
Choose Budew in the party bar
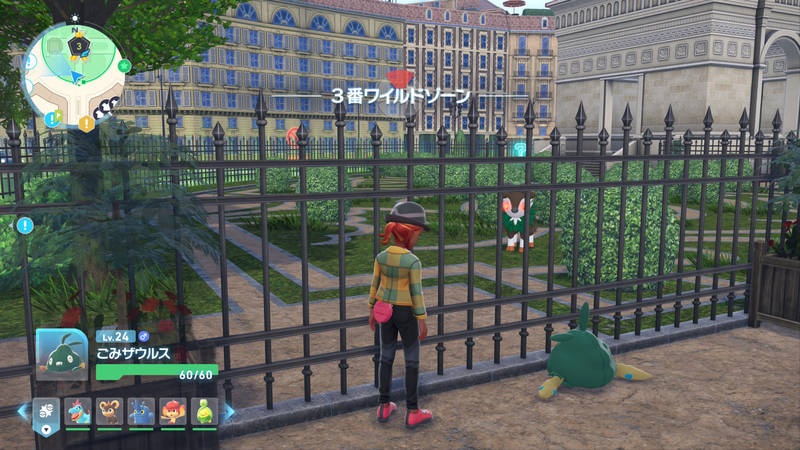pyautogui.click(x=203, y=411)
